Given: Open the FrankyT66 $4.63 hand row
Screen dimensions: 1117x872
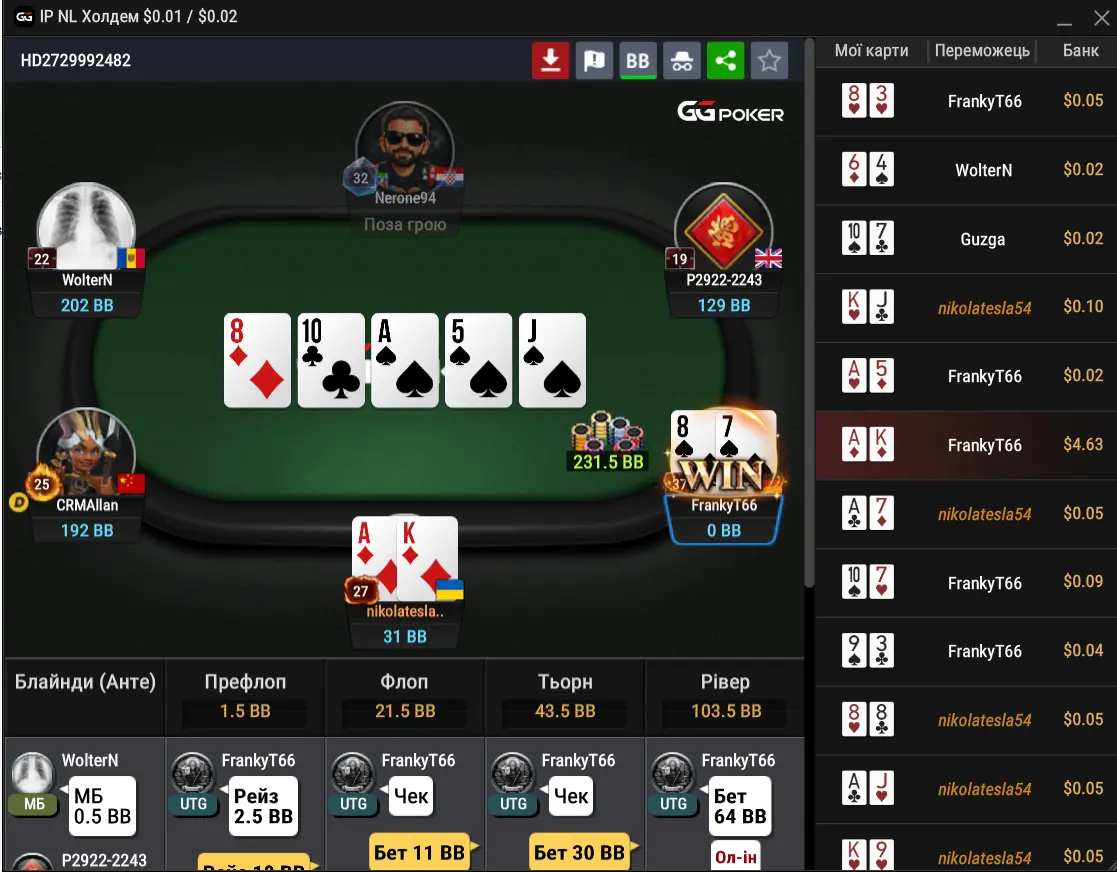Looking at the screenshot, I should [x=966, y=445].
